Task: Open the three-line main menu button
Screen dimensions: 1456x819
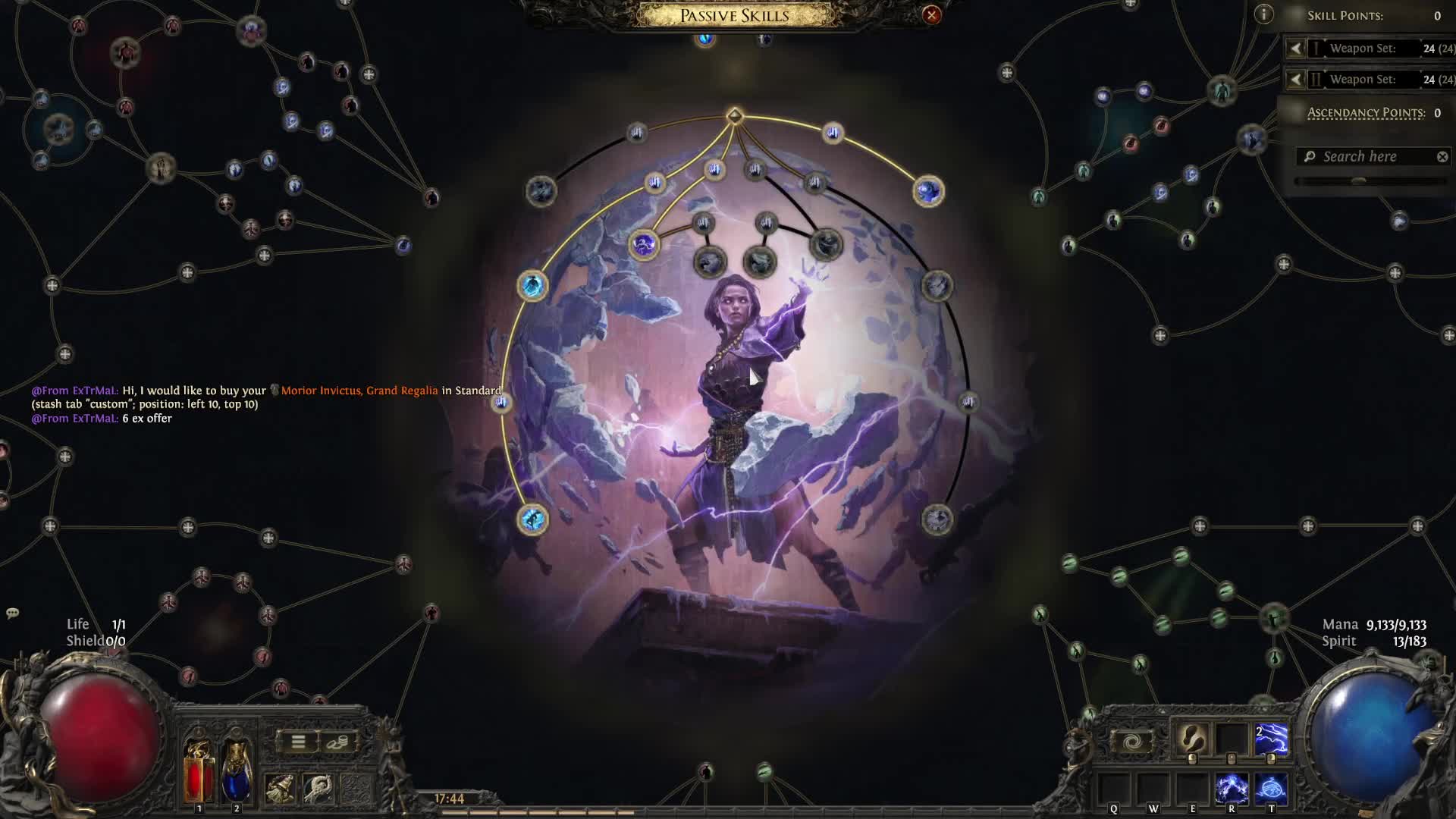Action: click(298, 742)
